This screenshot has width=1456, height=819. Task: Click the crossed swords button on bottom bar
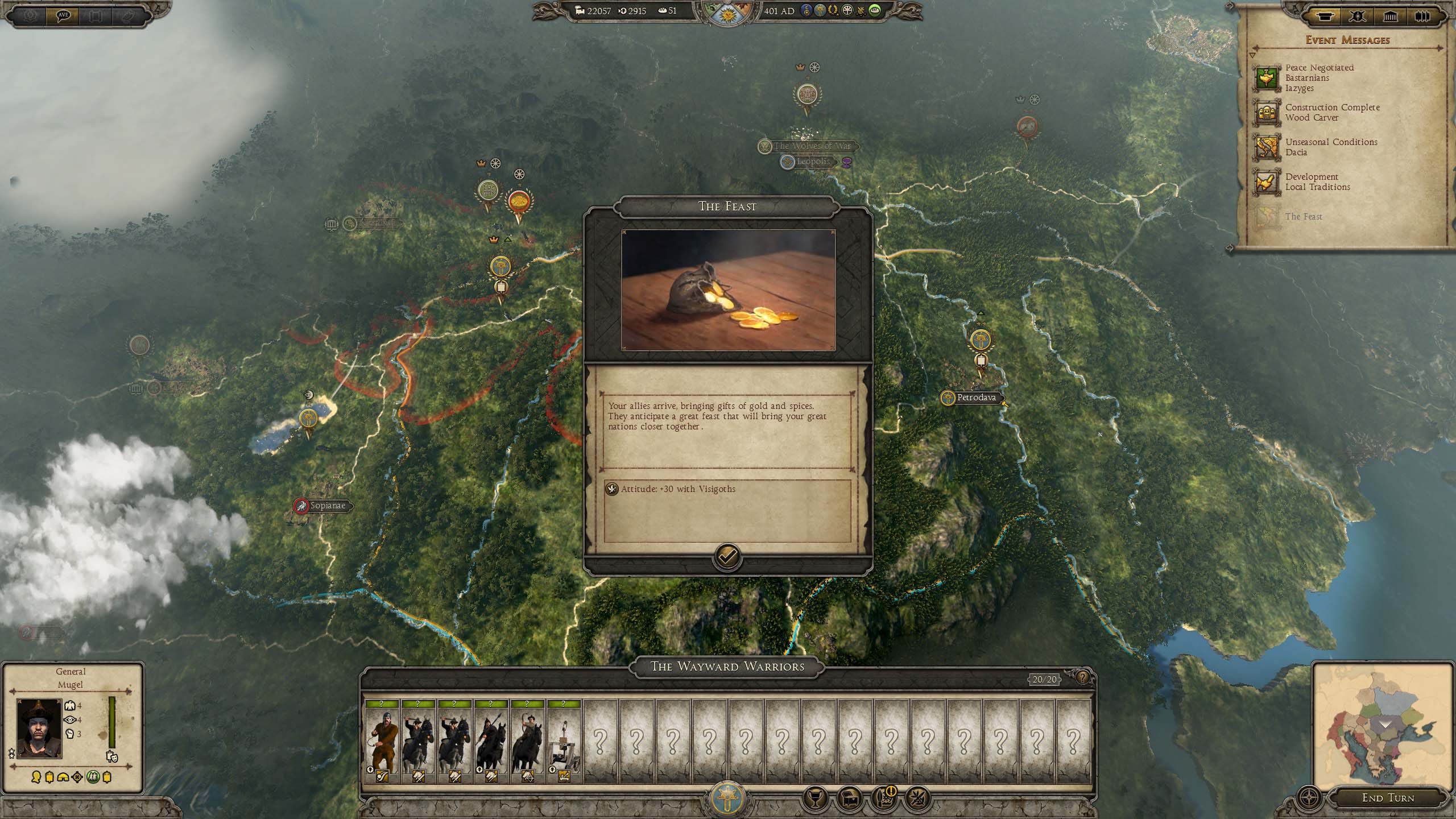pyautogui.click(x=917, y=799)
